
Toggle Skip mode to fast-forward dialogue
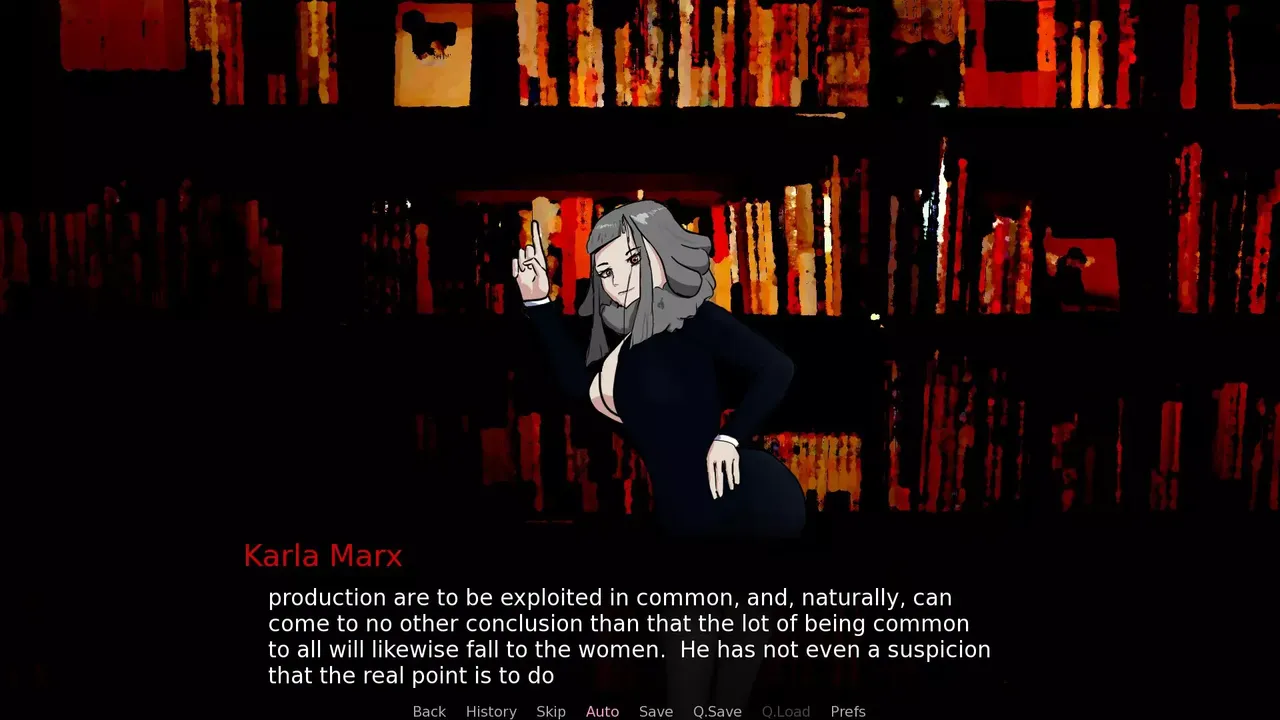point(551,711)
